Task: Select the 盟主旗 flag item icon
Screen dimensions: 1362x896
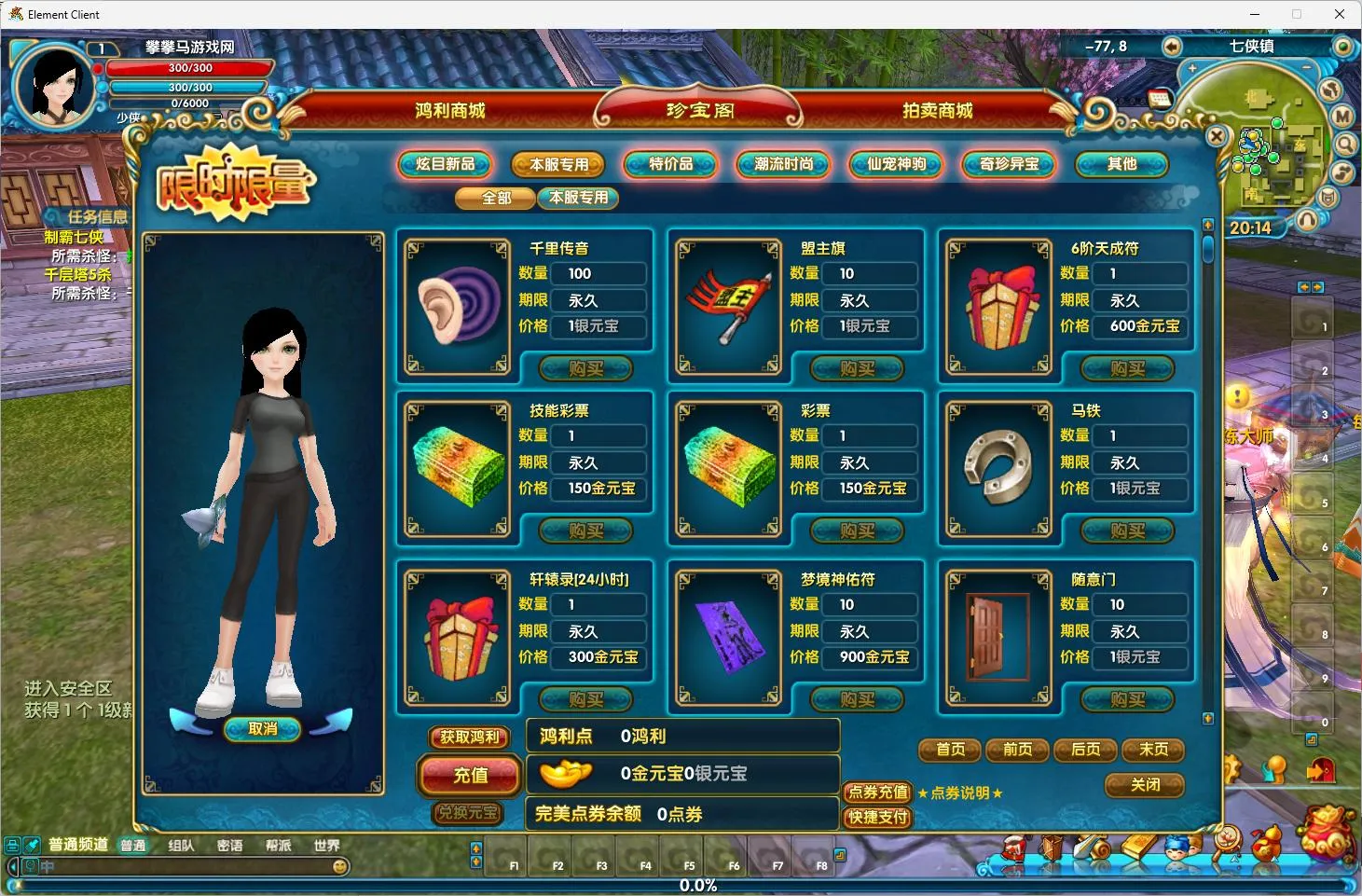Action: coord(729,306)
